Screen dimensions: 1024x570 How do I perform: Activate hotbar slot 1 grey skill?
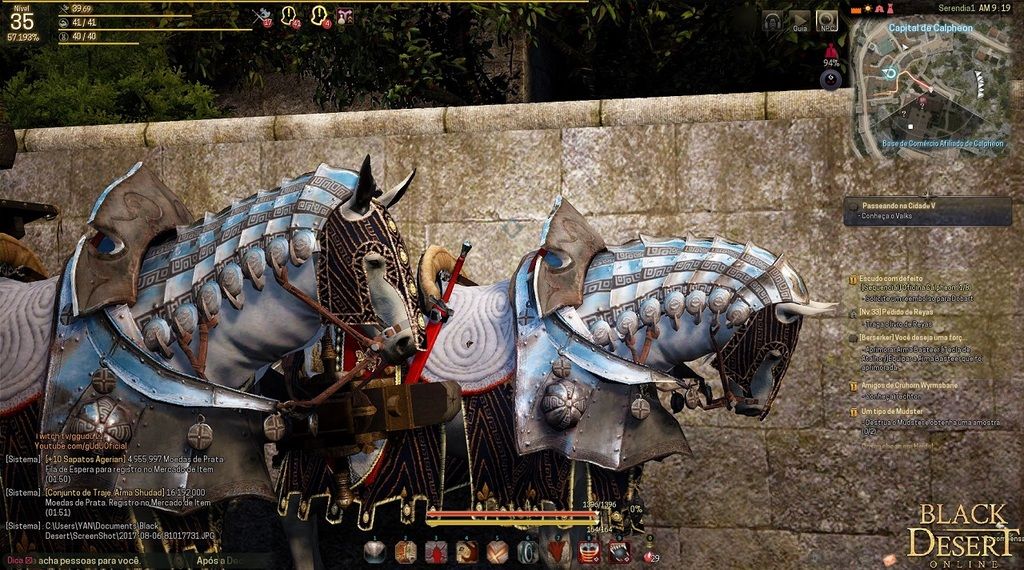(x=374, y=551)
